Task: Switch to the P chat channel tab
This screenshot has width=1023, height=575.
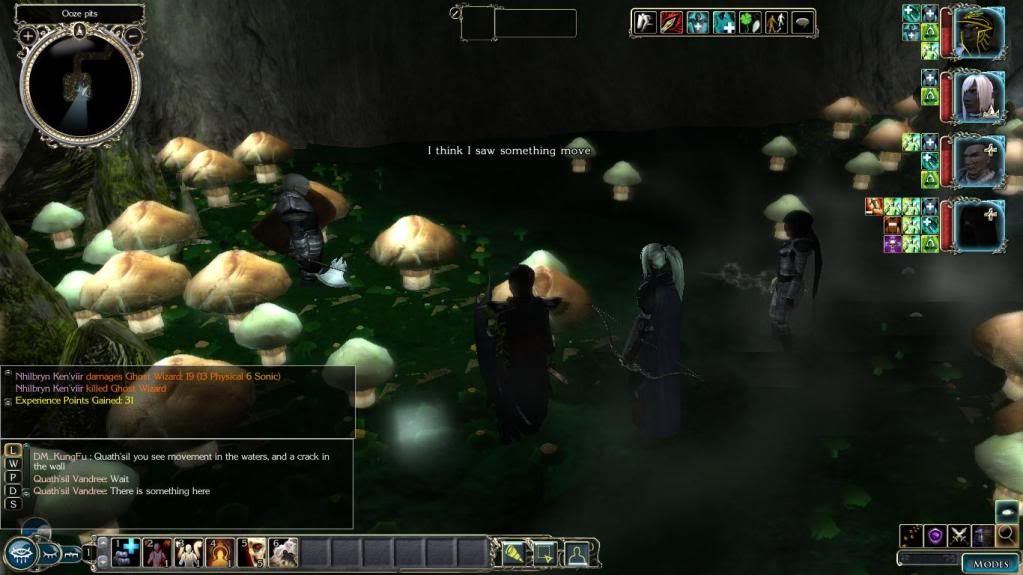Action: pos(13,477)
